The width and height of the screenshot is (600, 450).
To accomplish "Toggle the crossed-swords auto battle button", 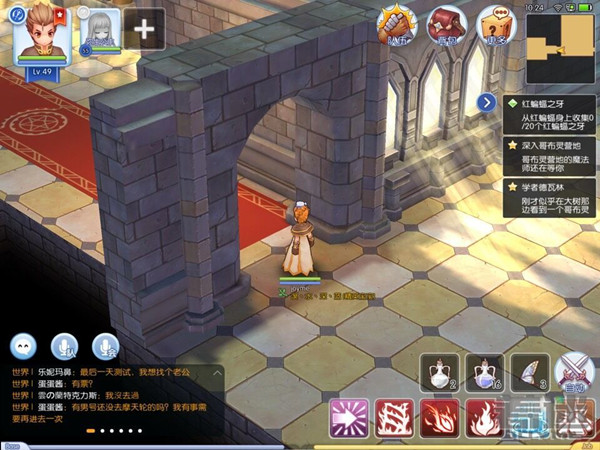I will pyautogui.click(x=574, y=372).
